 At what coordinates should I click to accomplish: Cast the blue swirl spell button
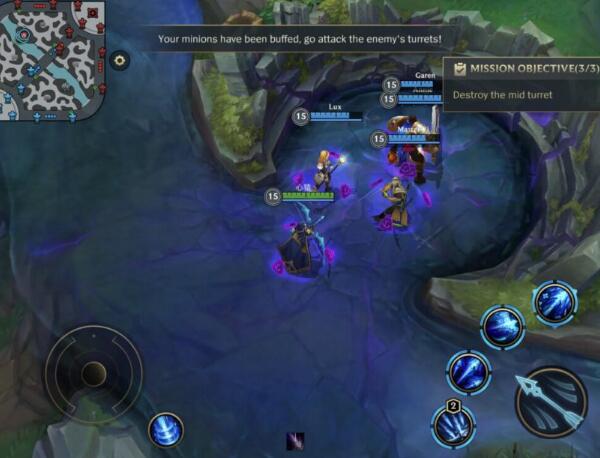166,430
